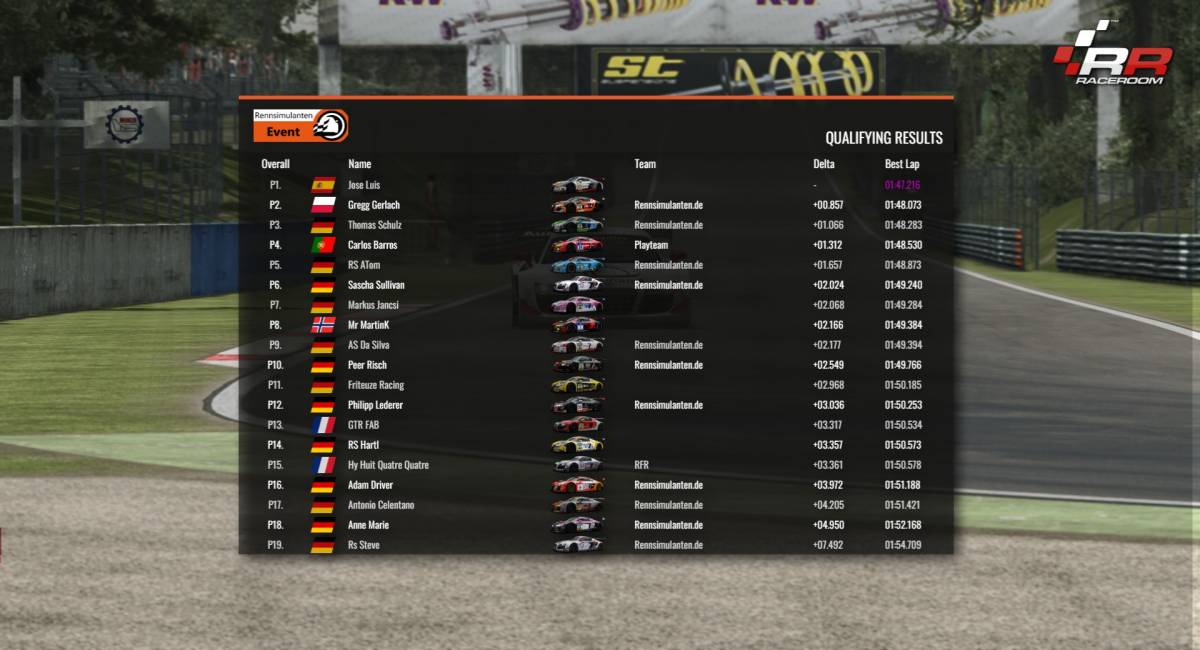
Task: Click the Rennsimulanten Event logo
Action: (300, 125)
